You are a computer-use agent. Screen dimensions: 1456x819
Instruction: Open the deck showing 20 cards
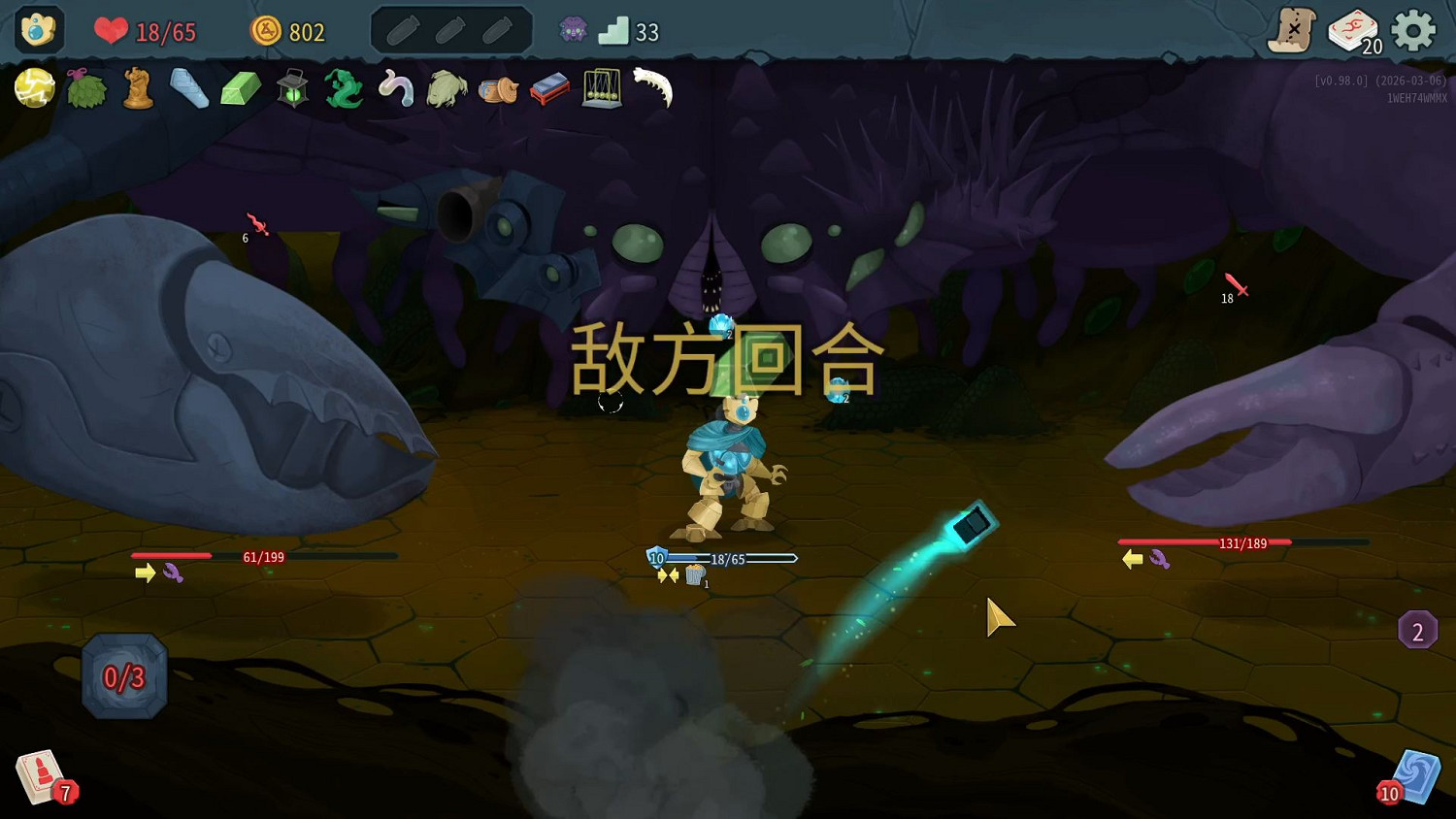[x=1357, y=31]
